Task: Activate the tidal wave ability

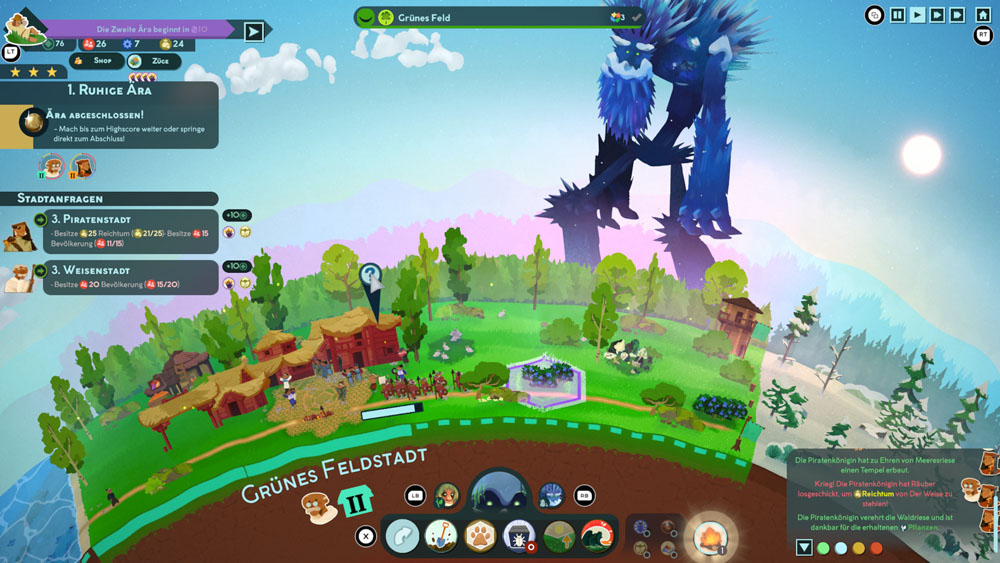Action: click(x=598, y=536)
